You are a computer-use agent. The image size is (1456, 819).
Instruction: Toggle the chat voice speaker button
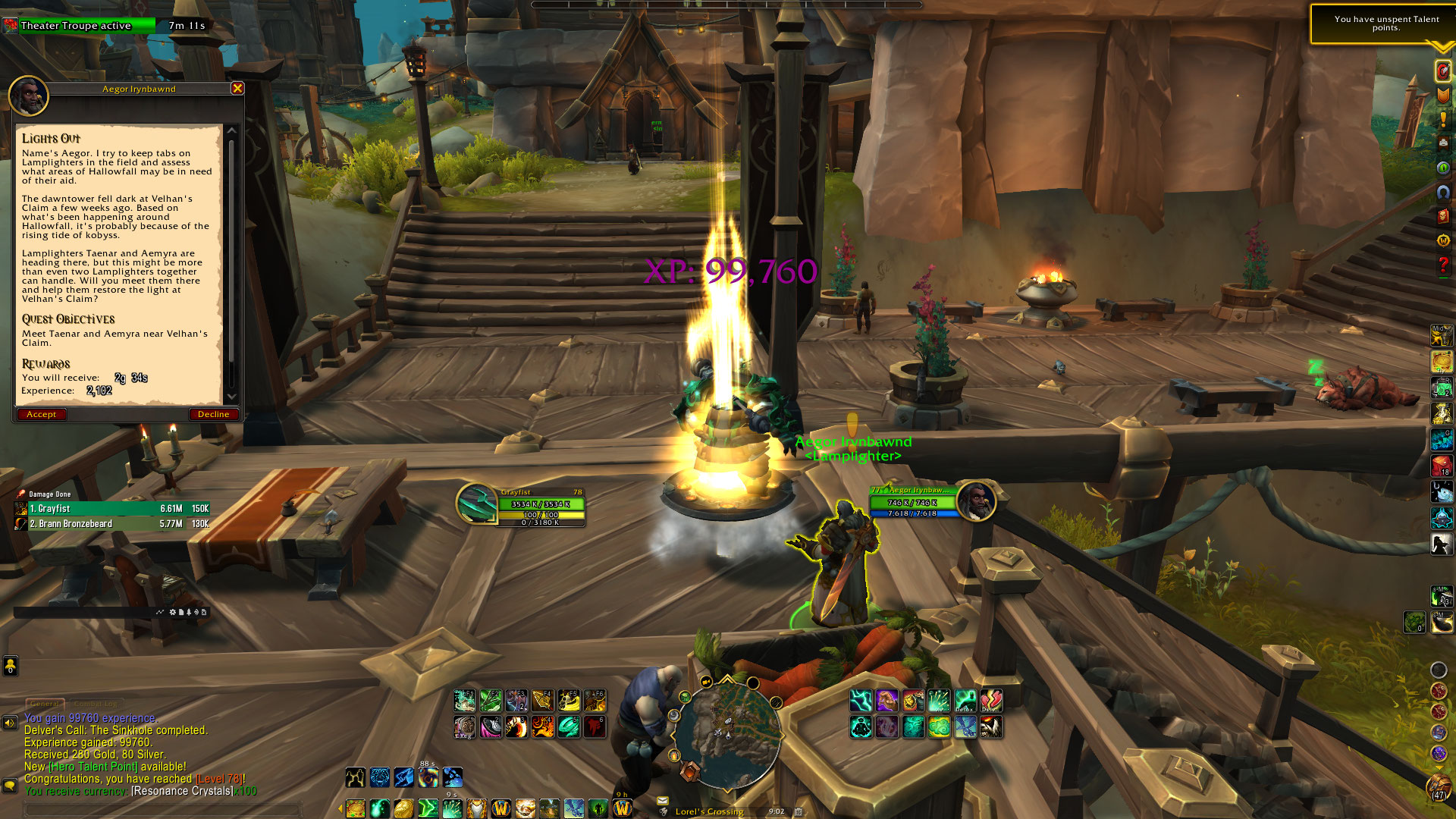click(10, 723)
